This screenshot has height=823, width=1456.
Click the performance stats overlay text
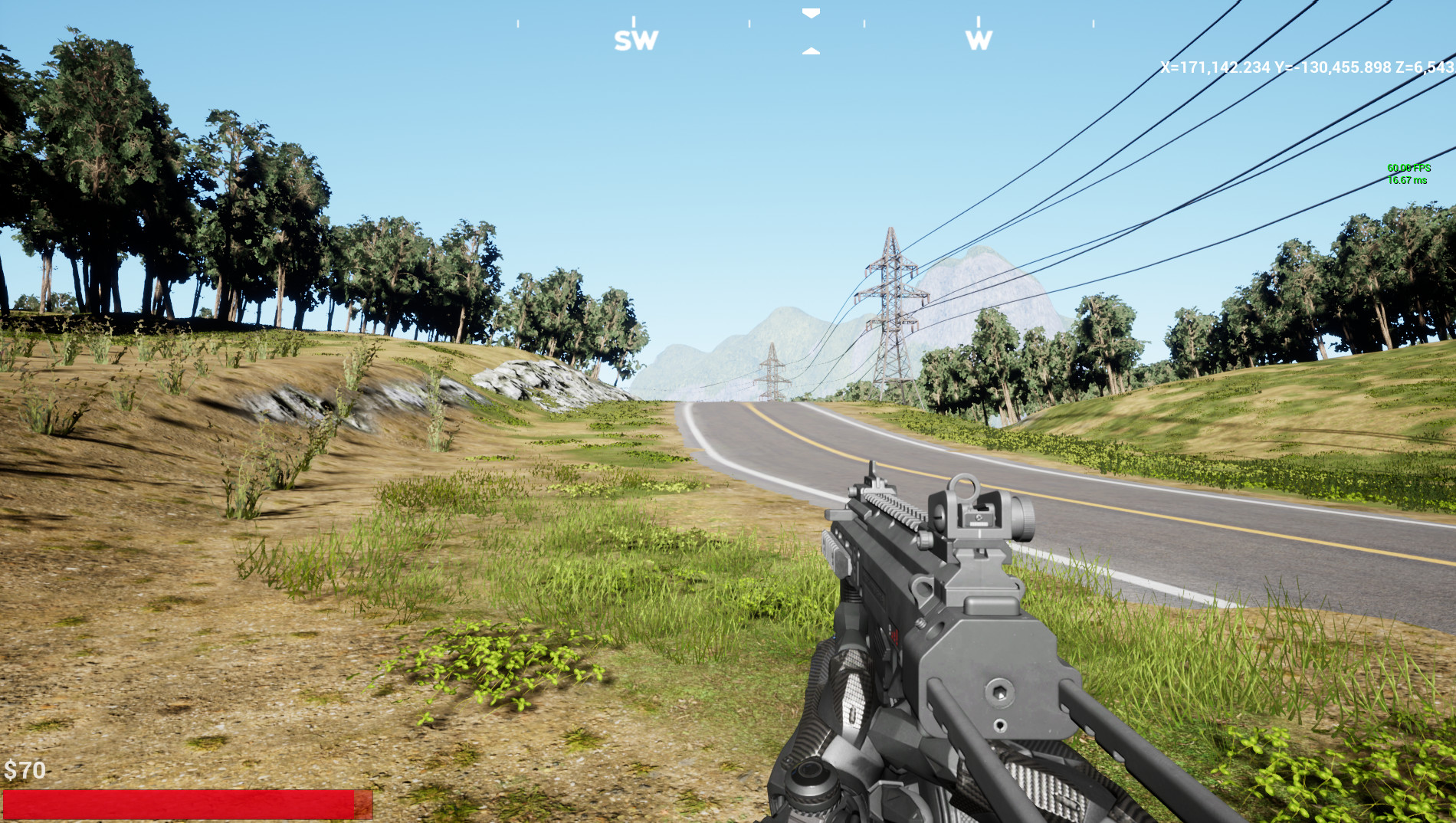[x=1408, y=174]
